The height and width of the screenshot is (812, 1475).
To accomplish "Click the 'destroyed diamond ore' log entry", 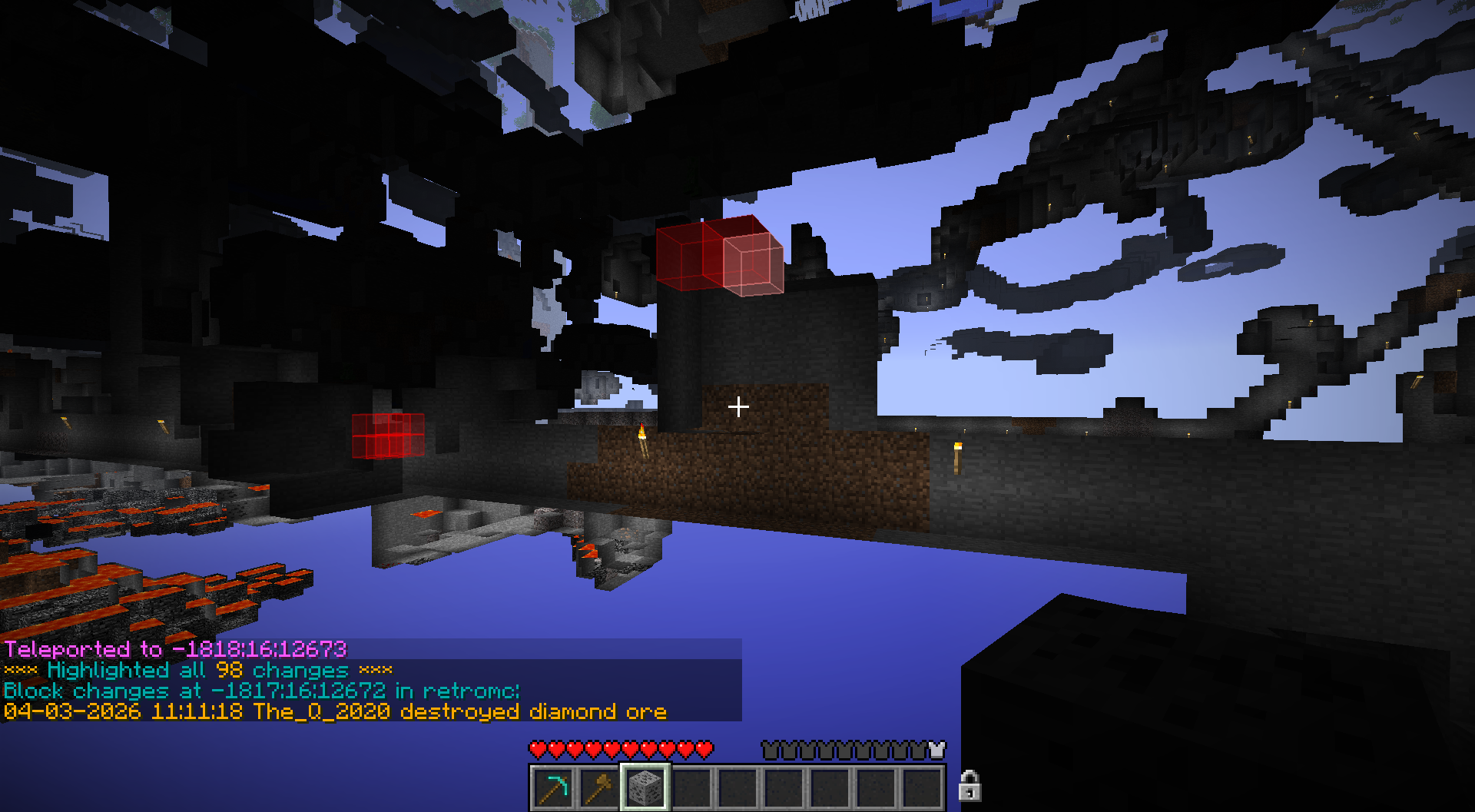I will [x=335, y=712].
